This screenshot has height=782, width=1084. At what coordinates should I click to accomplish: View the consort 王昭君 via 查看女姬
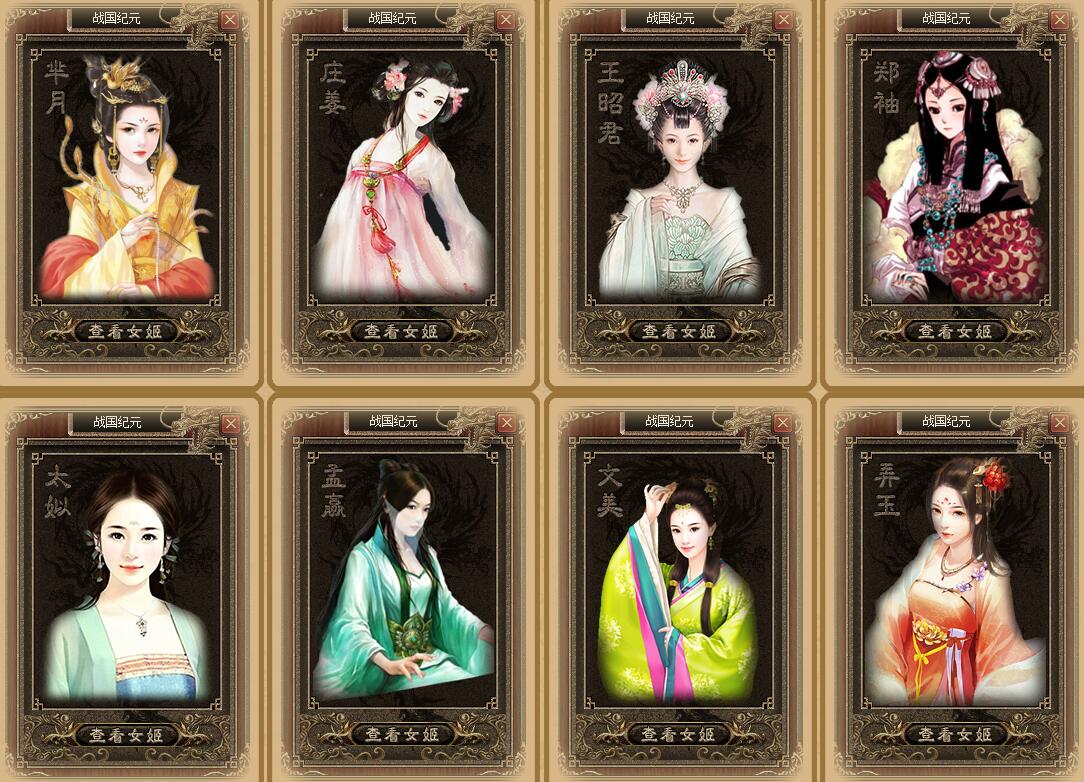[x=679, y=331]
